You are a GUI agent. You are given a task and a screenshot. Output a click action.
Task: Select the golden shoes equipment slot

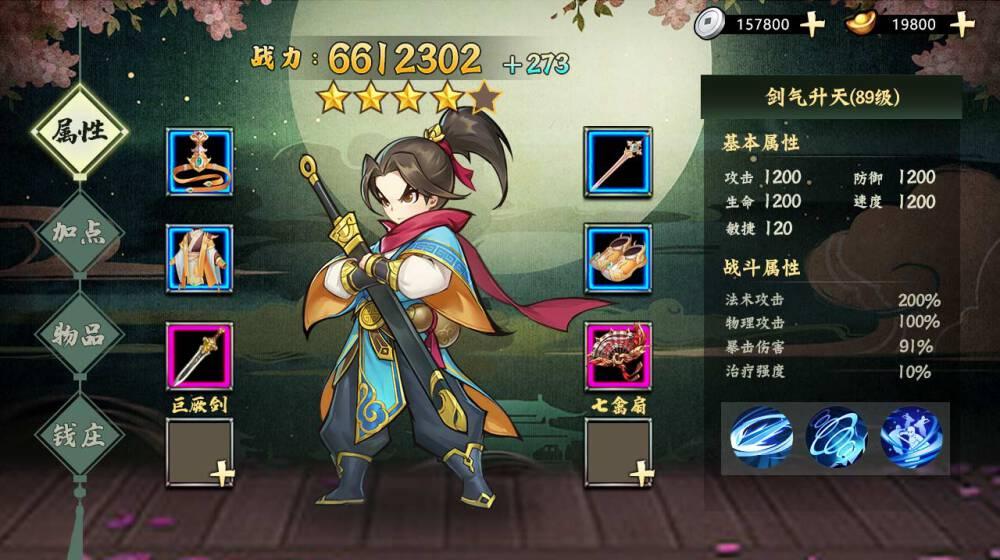(x=618, y=258)
